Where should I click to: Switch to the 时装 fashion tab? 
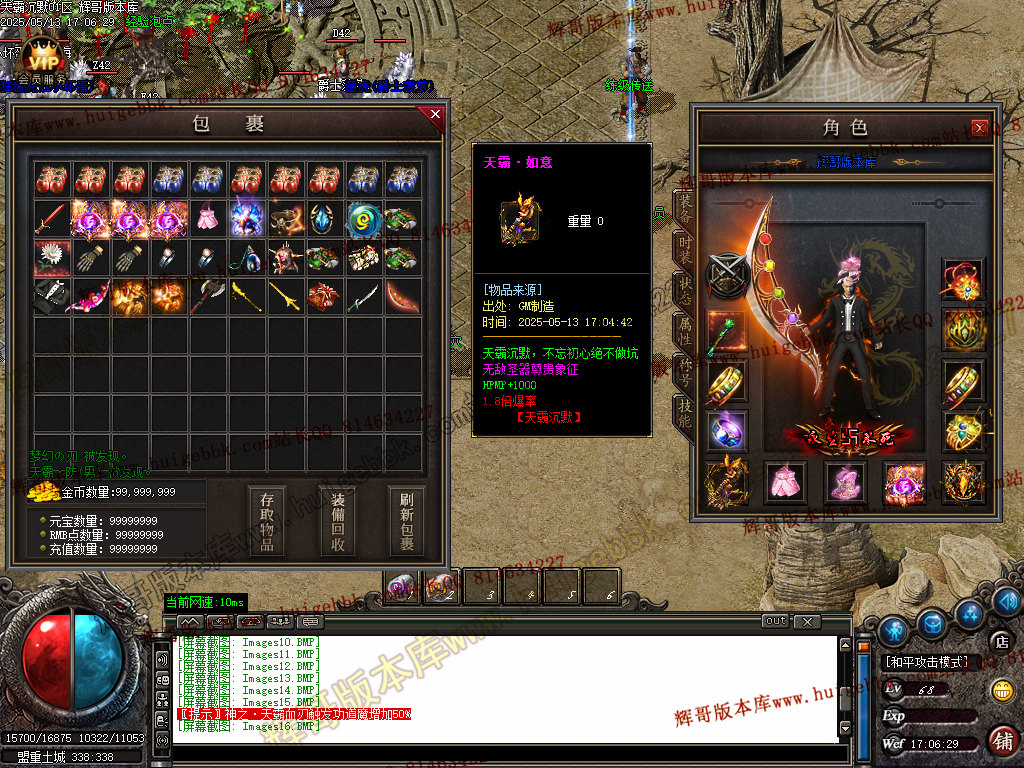click(x=685, y=248)
